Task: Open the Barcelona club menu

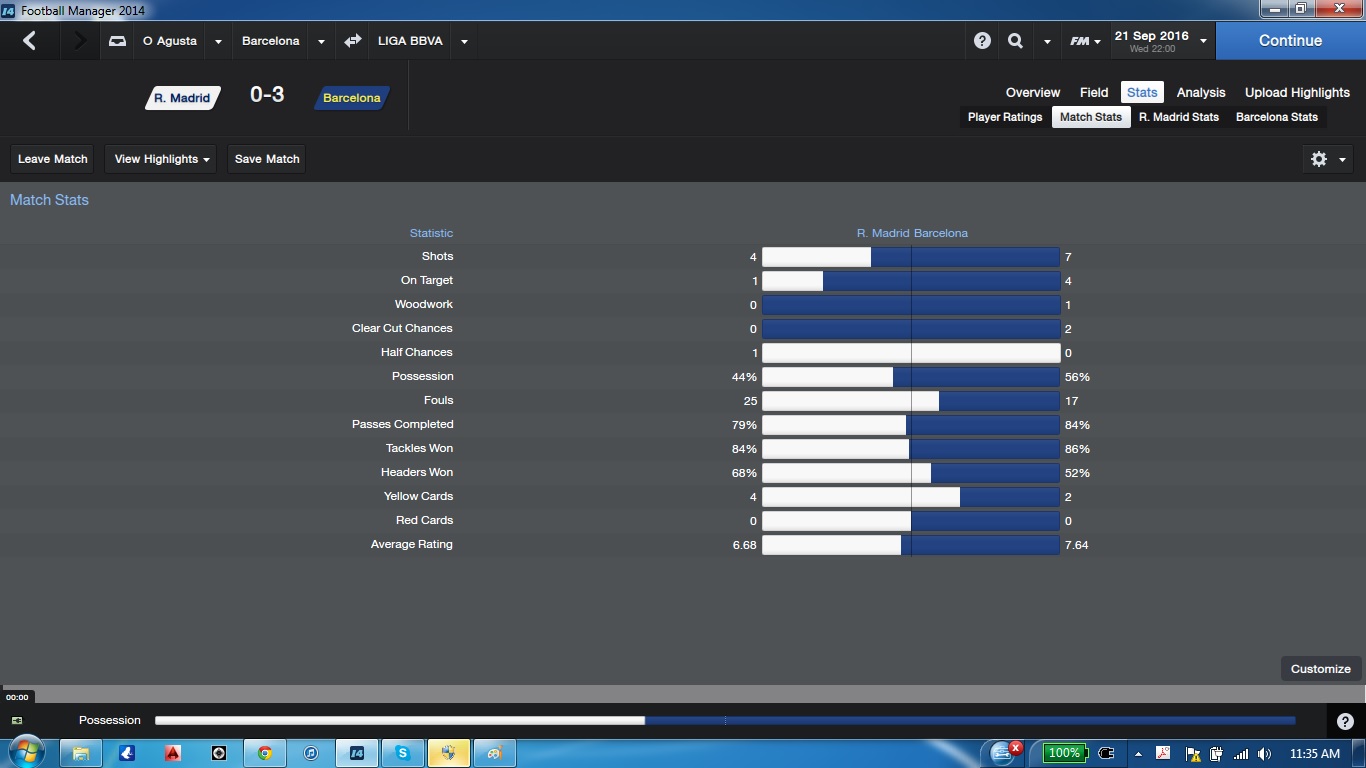Action: (x=271, y=41)
